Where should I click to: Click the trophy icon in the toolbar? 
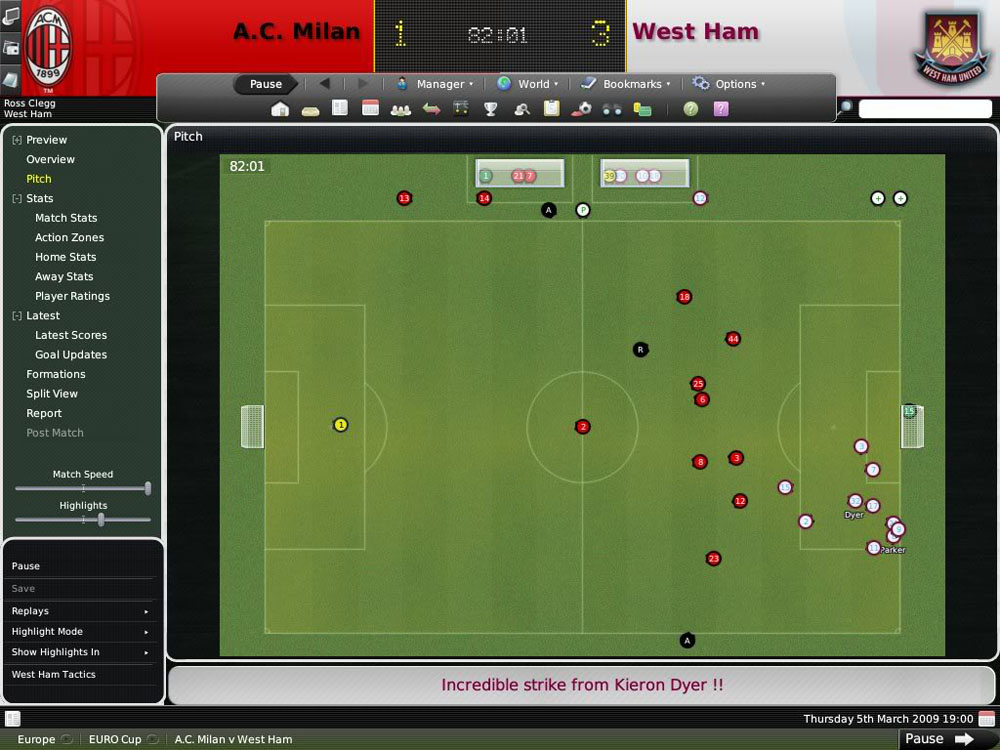tap(491, 109)
